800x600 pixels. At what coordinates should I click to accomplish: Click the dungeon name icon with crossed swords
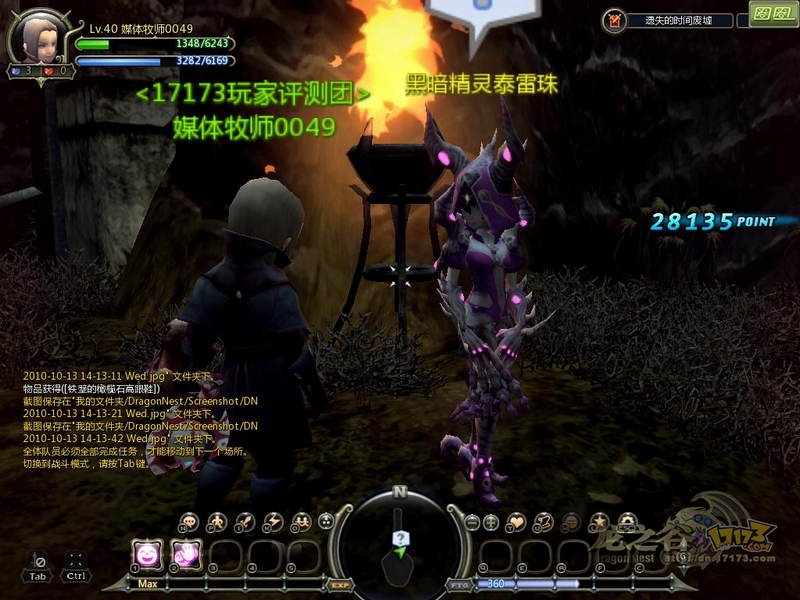614,19
